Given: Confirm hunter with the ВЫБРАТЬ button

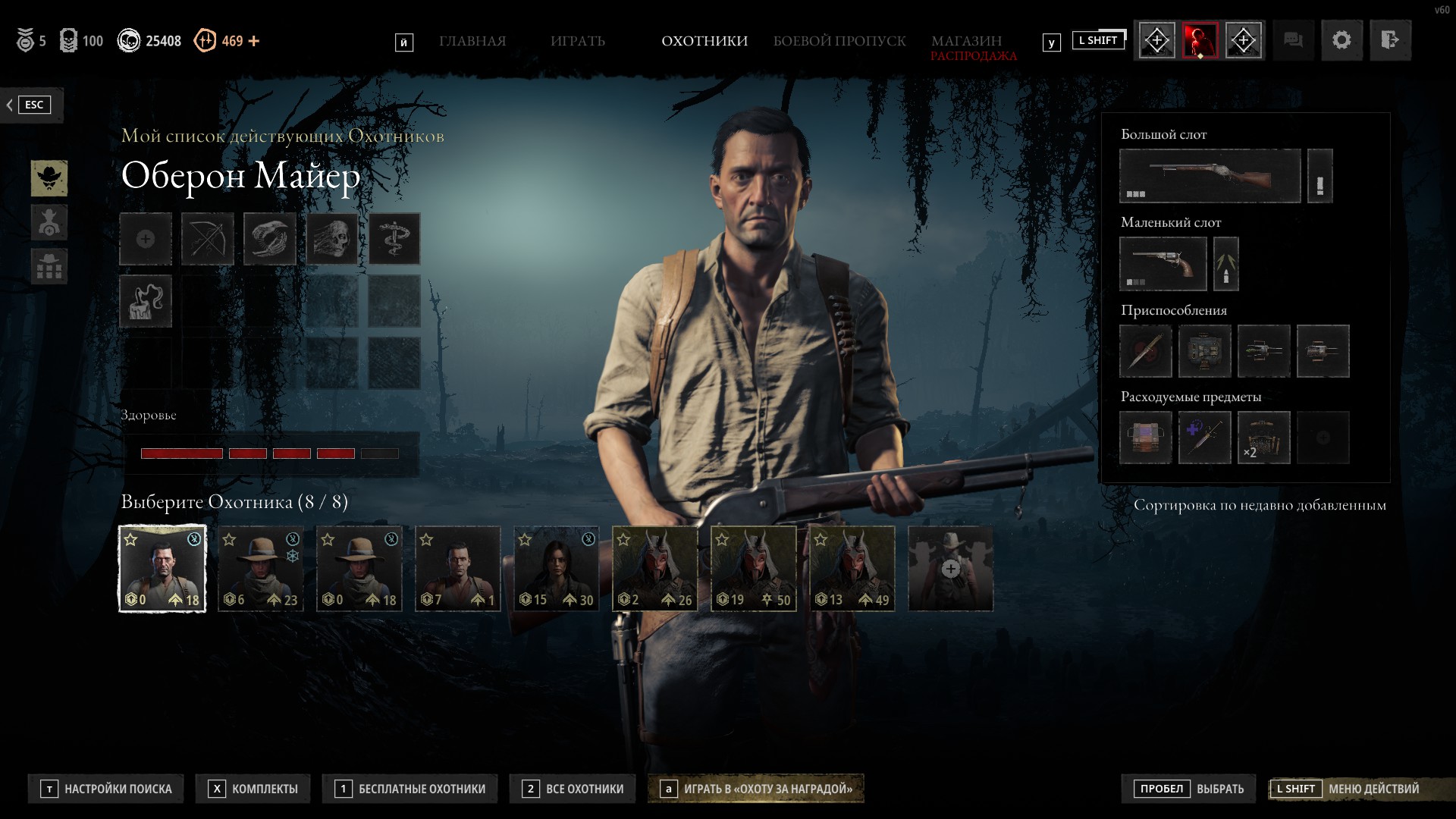Looking at the screenshot, I should (x=1188, y=789).
